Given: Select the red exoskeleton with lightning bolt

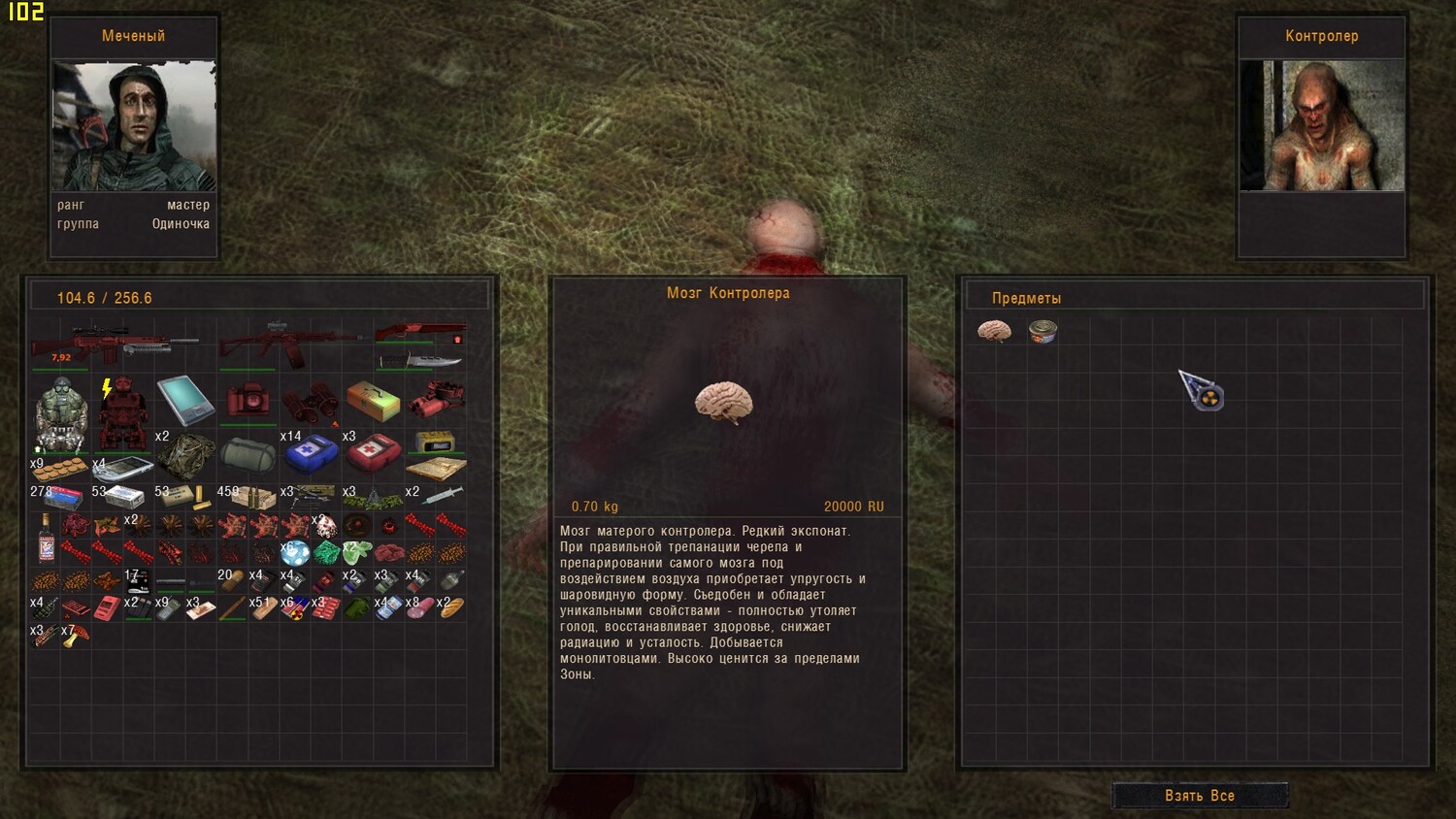Looking at the screenshot, I should (123, 412).
